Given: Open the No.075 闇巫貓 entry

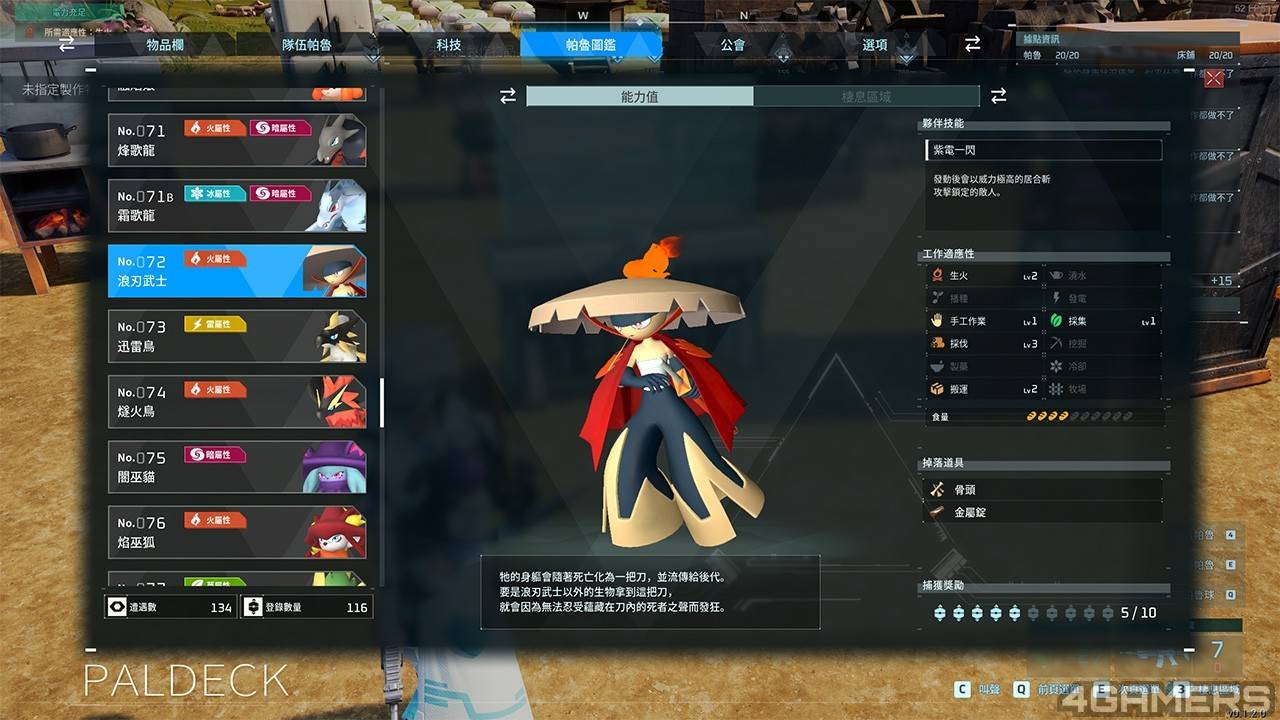Looking at the screenshot, I should click(237, 467).
